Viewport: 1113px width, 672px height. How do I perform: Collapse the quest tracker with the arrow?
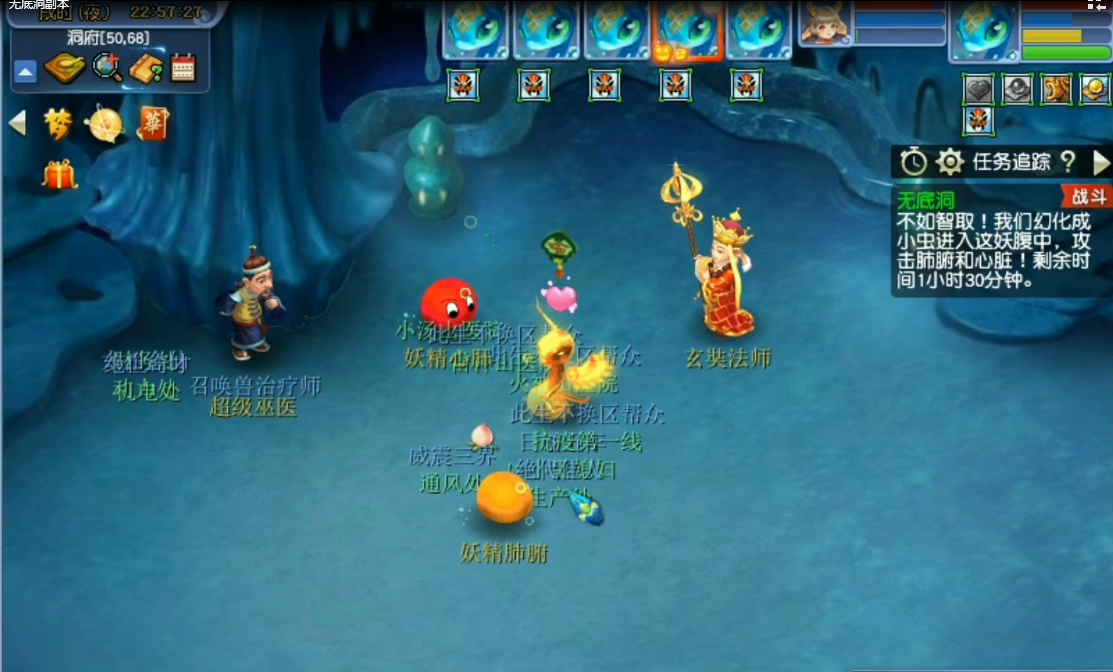(x=1101, y=162)
